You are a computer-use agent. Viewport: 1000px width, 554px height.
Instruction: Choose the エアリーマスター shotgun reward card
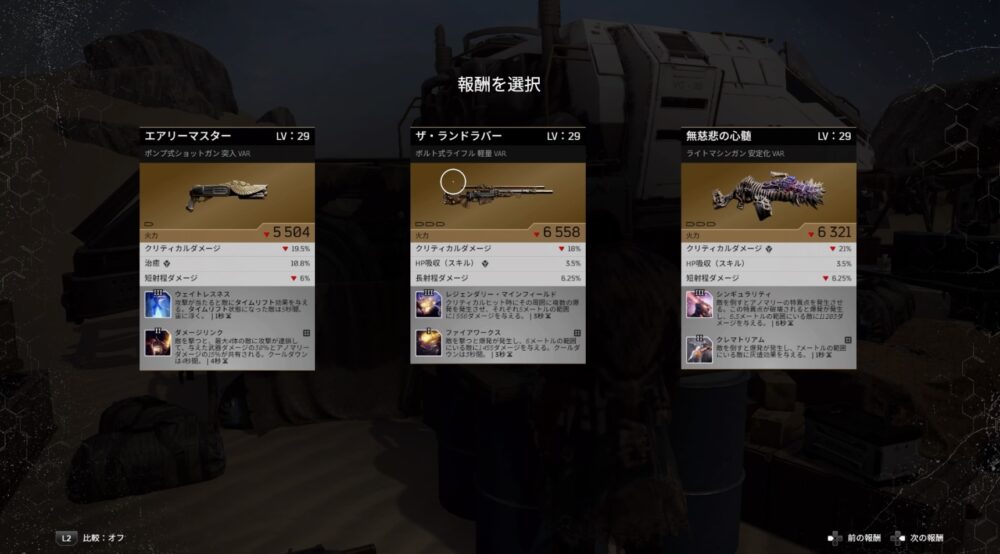click(x=227, y=136)
